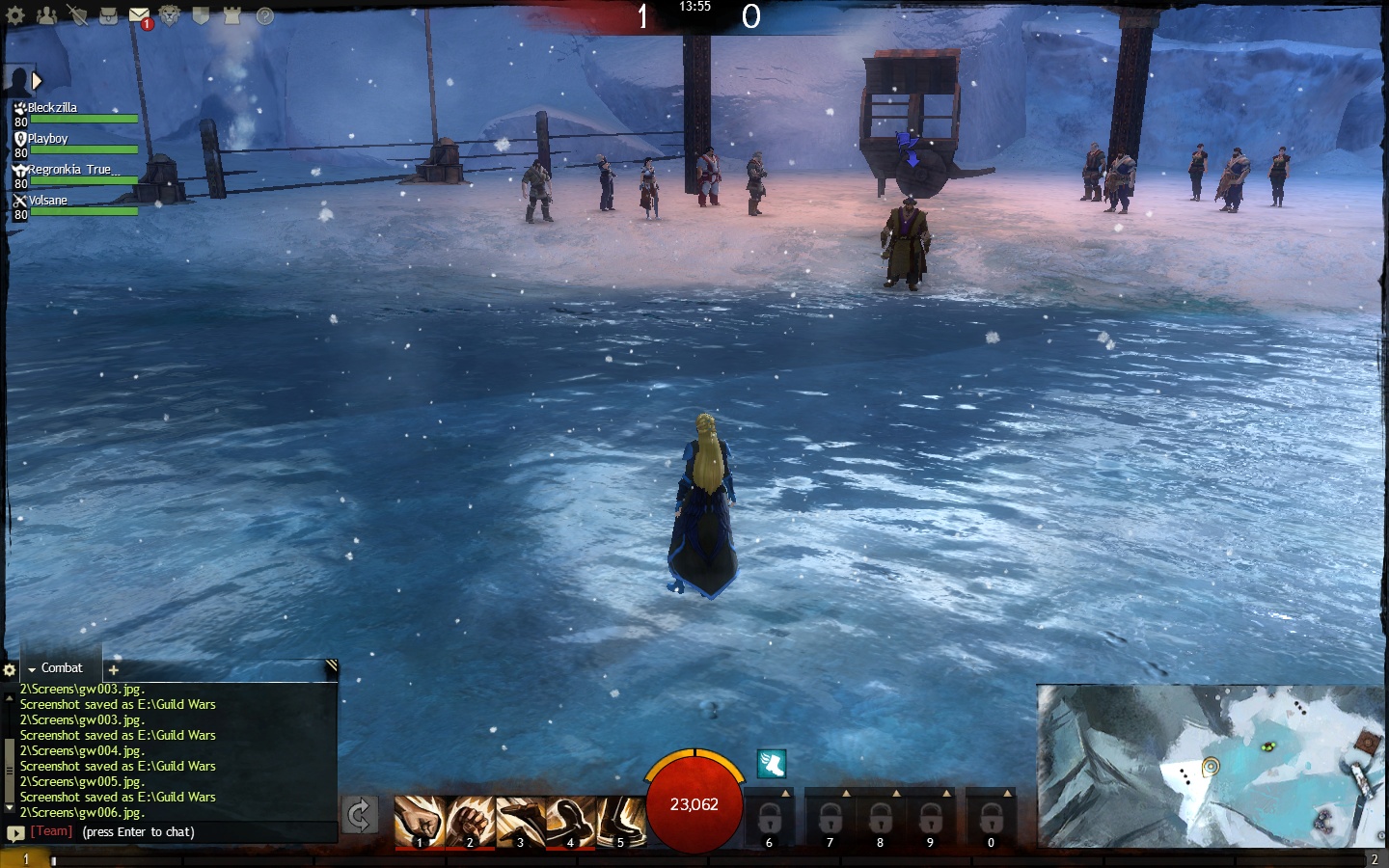Click the minimap
This screenshot has width=1389, height=868.
point(1212,766)
